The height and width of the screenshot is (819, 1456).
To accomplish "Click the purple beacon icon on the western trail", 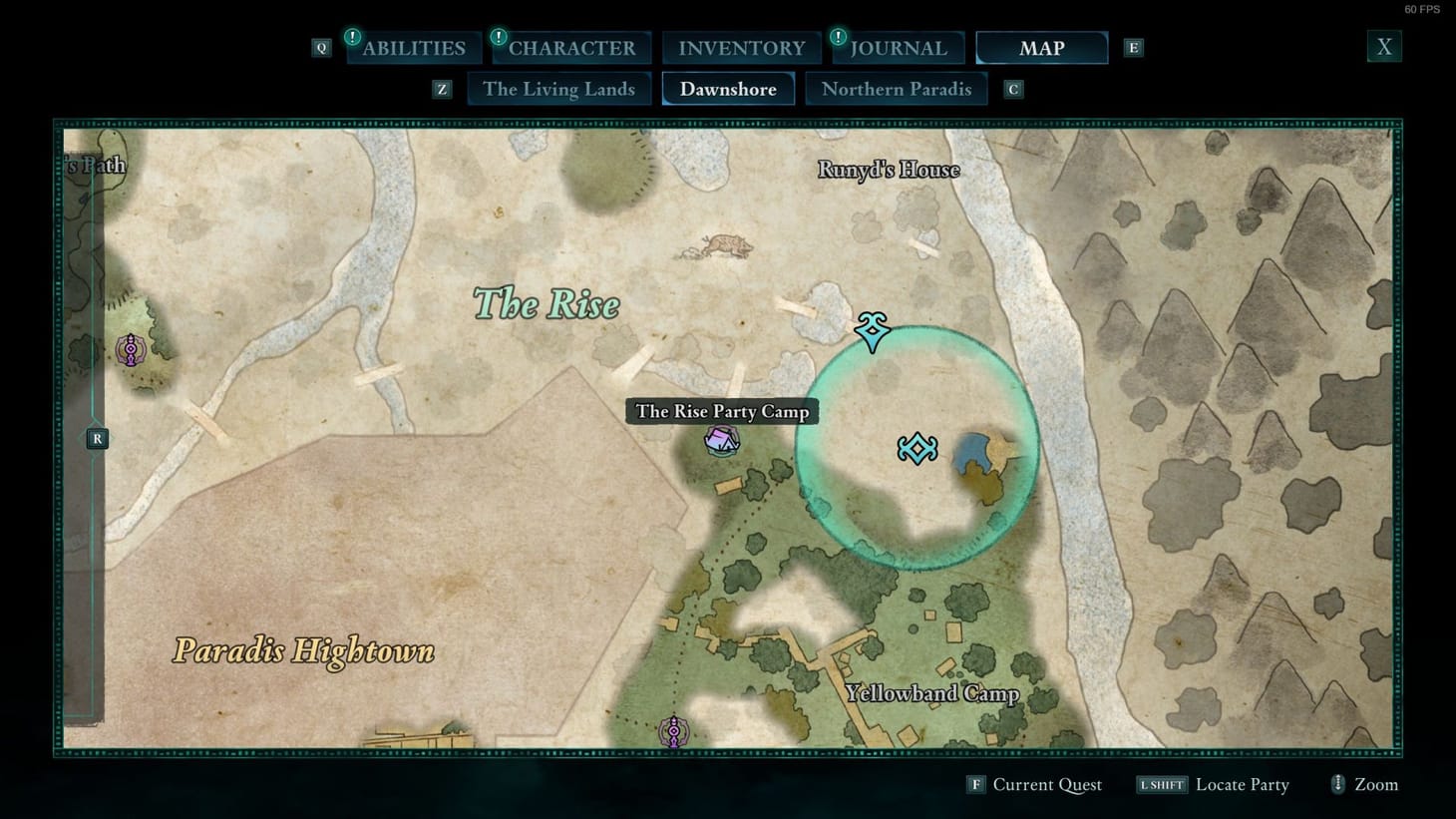I will click(x=133, y=351).
